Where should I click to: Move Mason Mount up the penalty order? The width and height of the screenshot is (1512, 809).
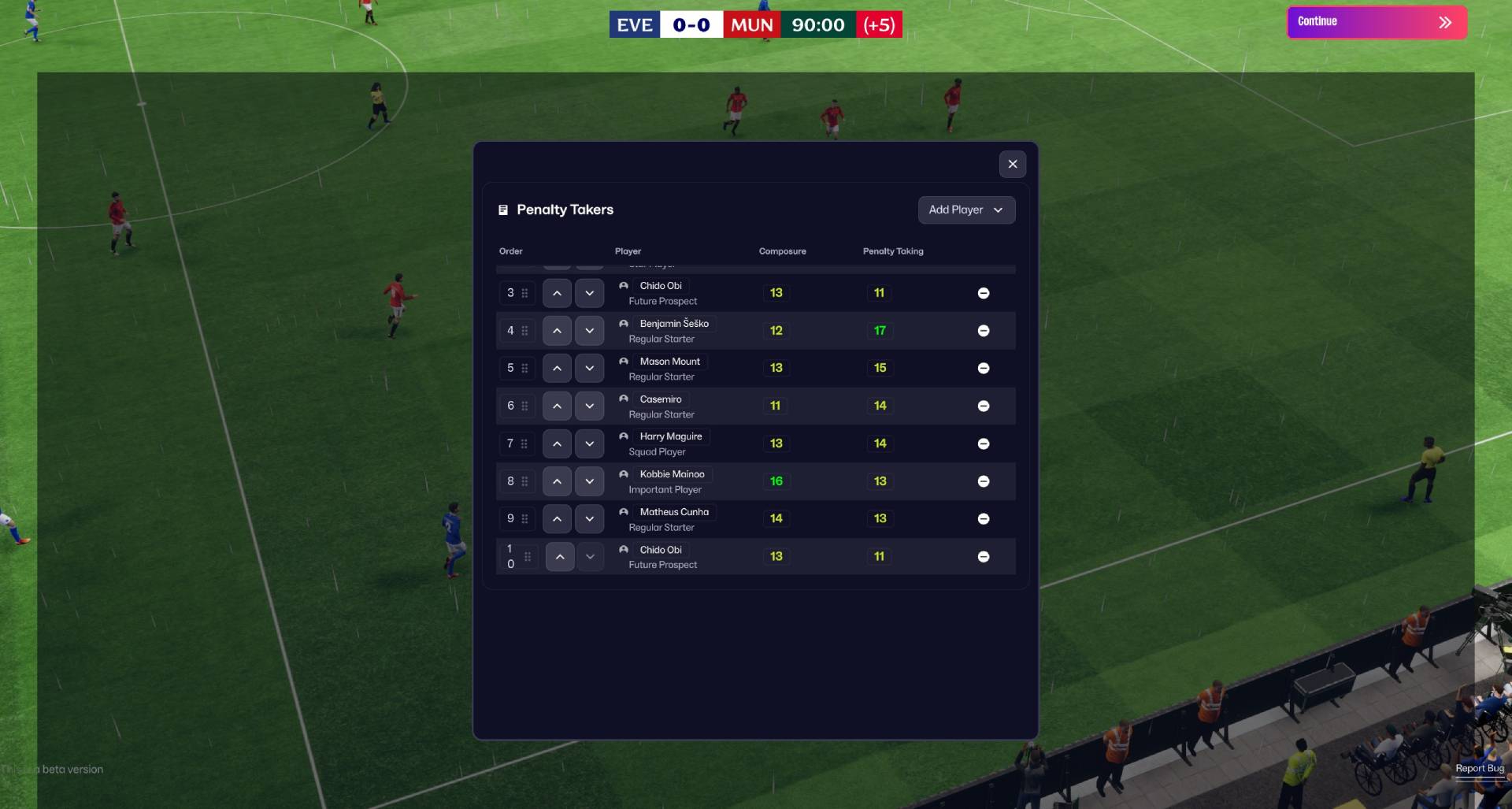pos(557,368)
